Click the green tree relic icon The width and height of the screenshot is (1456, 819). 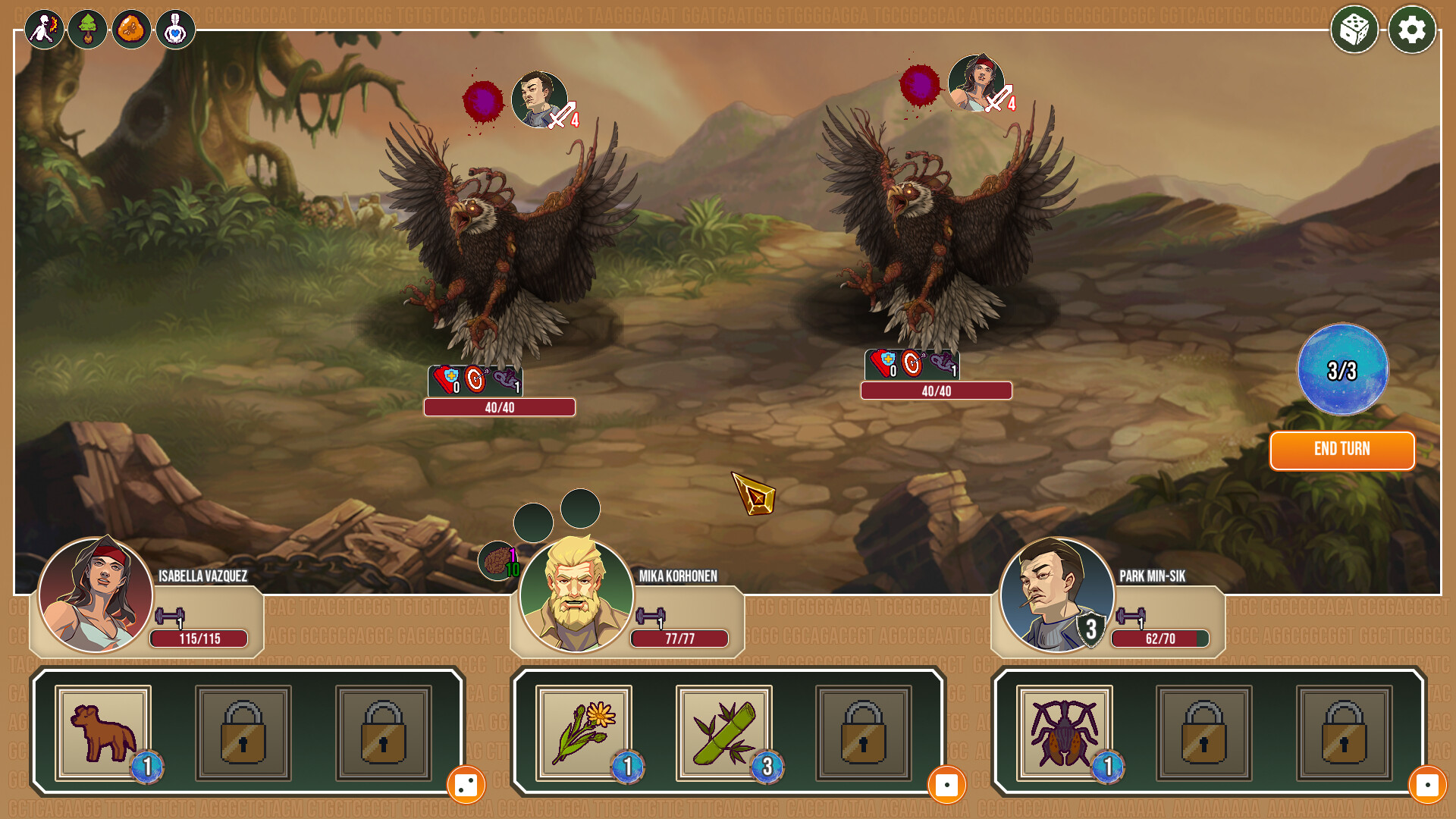(x=88, y=30)
